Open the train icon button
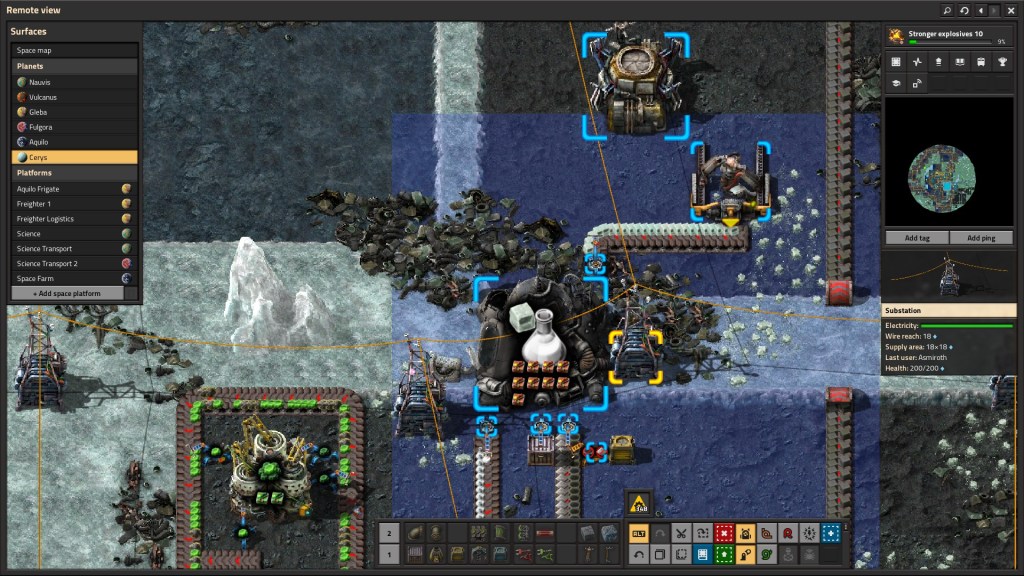1024x576 pixels. point(981,62)
